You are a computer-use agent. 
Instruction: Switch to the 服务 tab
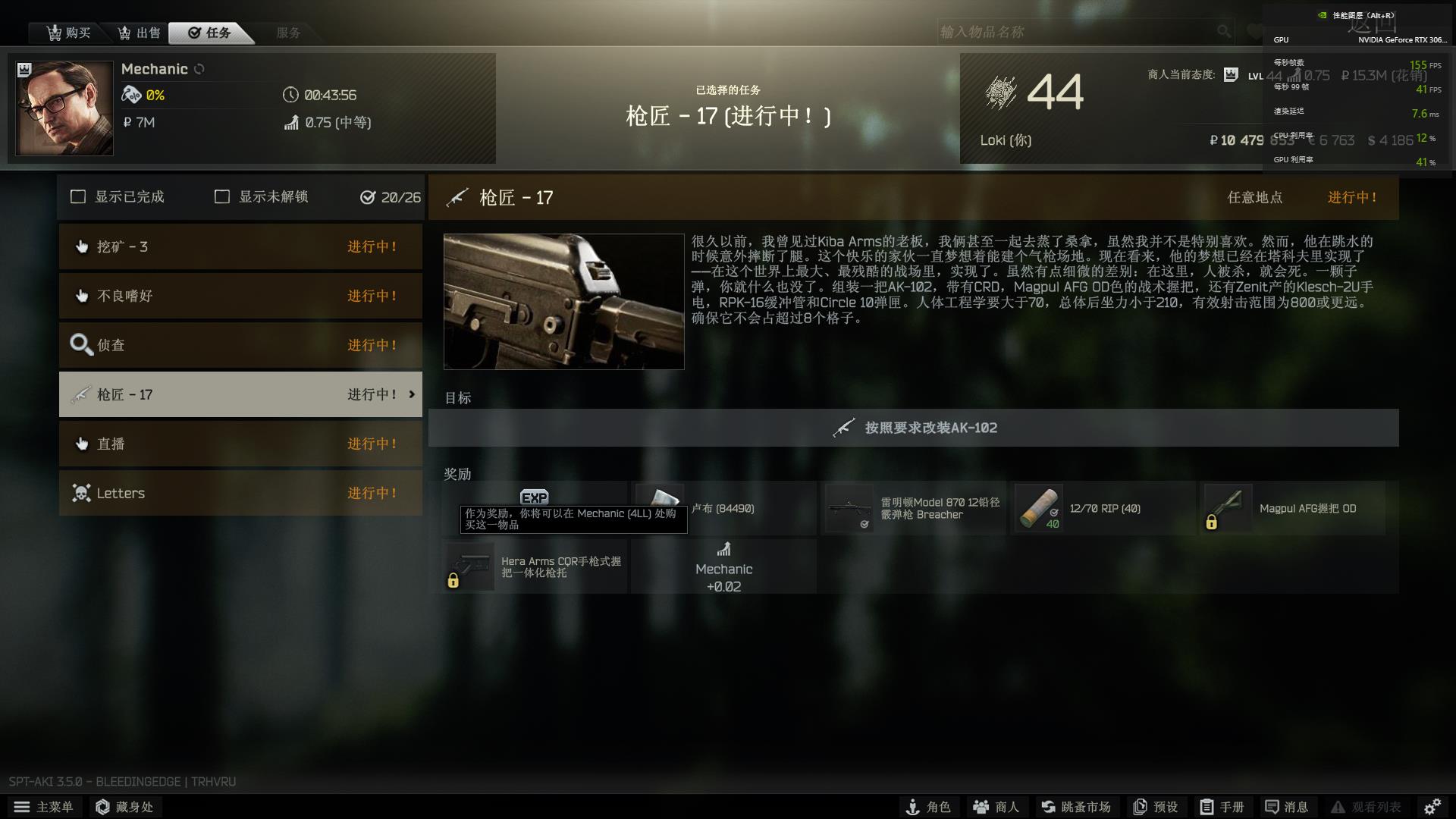point(288,32)
